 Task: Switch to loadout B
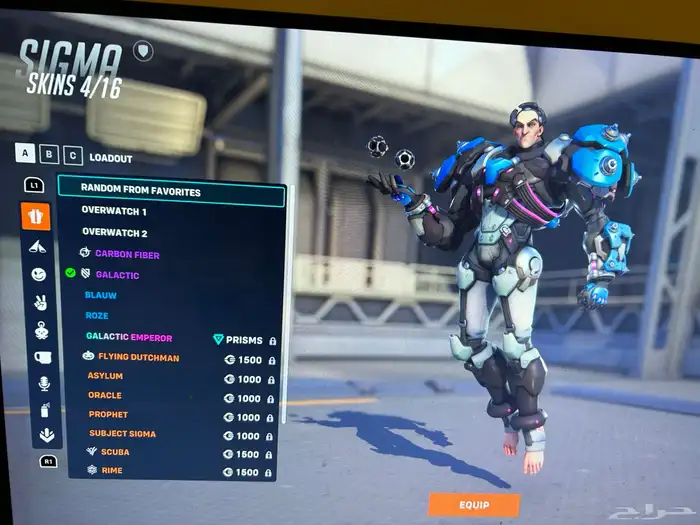(x=50, y=154)
